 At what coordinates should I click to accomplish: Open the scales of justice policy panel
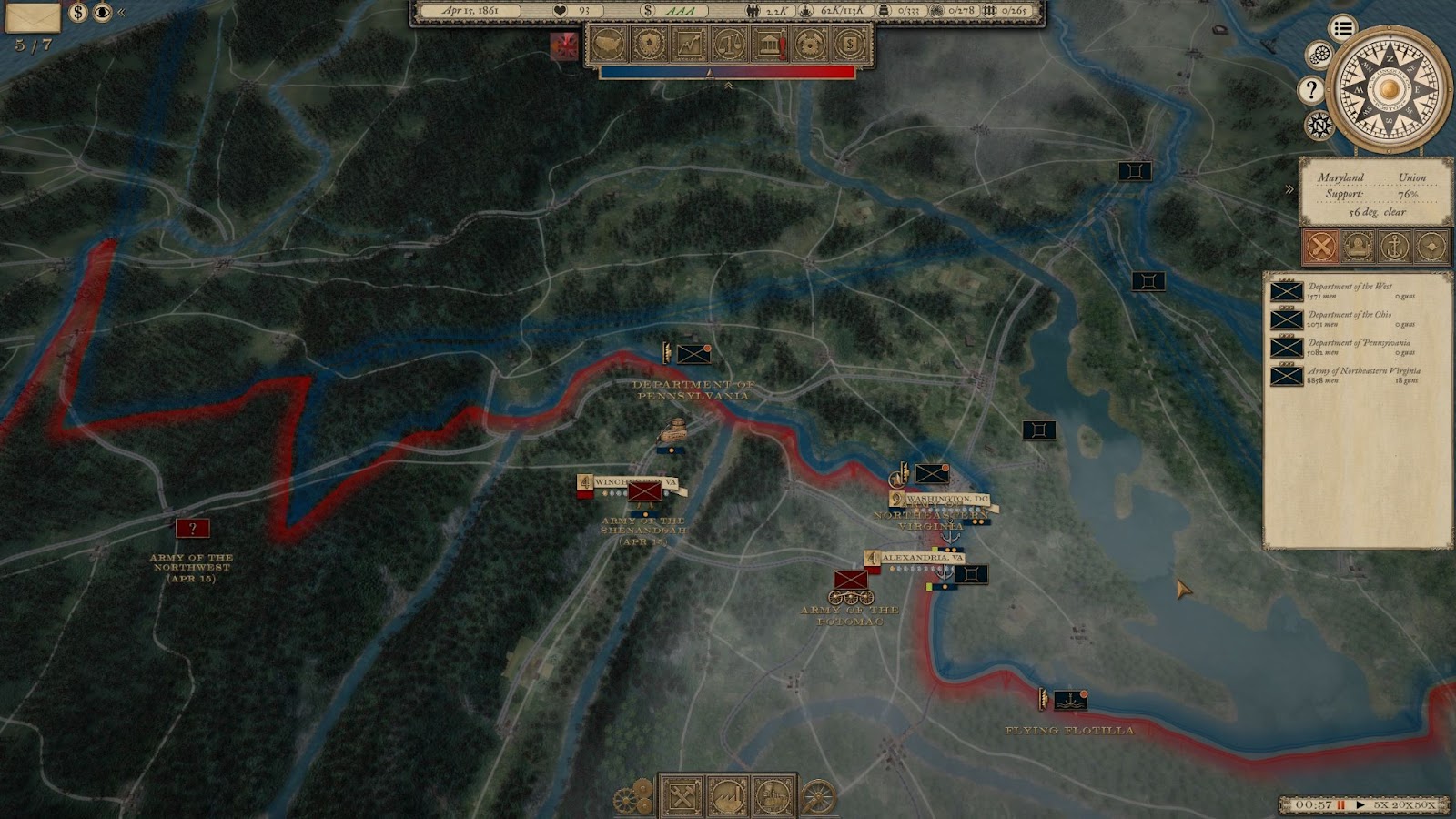(729, 44)
